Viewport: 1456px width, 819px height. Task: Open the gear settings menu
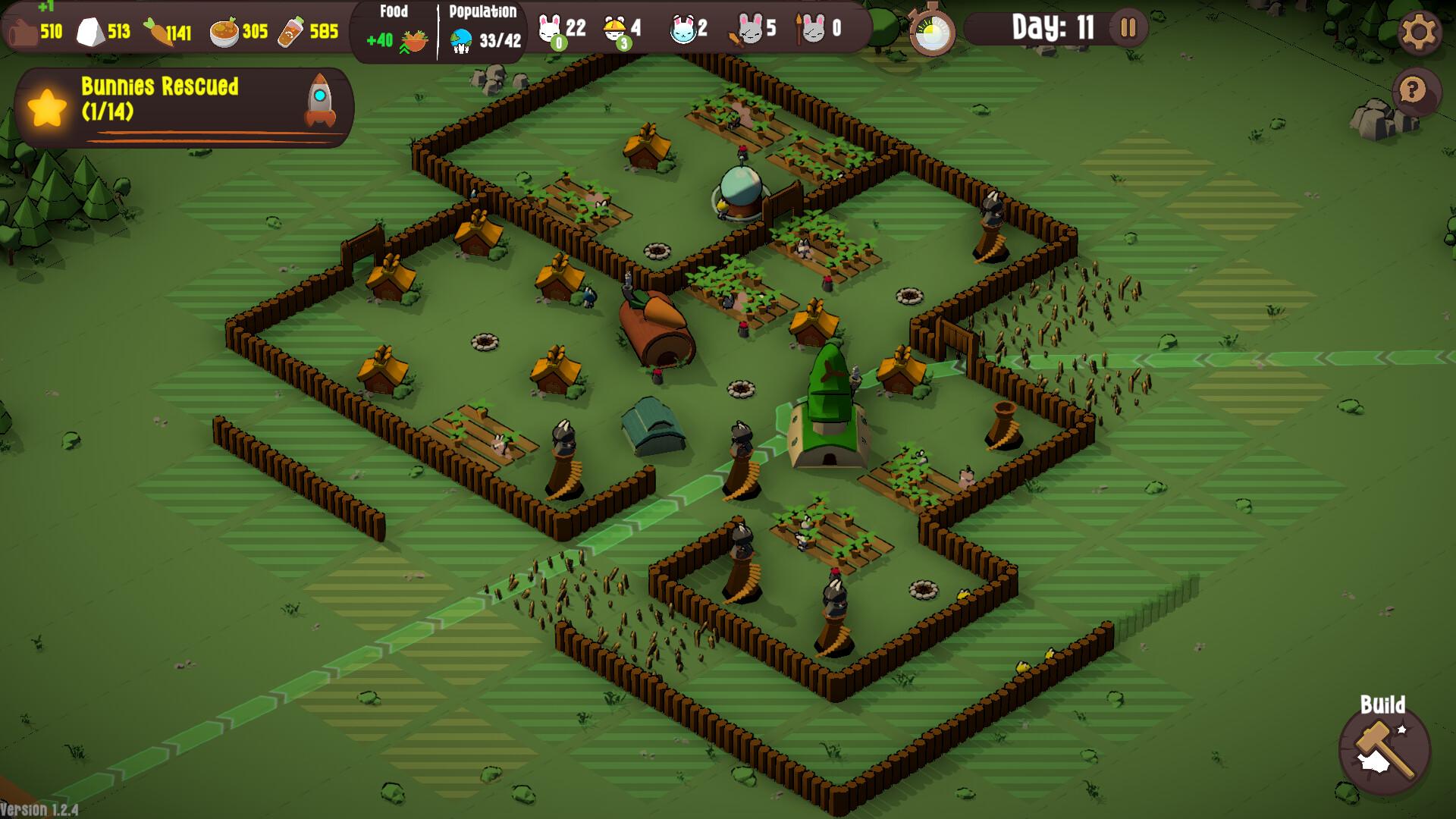[1419, 32]
